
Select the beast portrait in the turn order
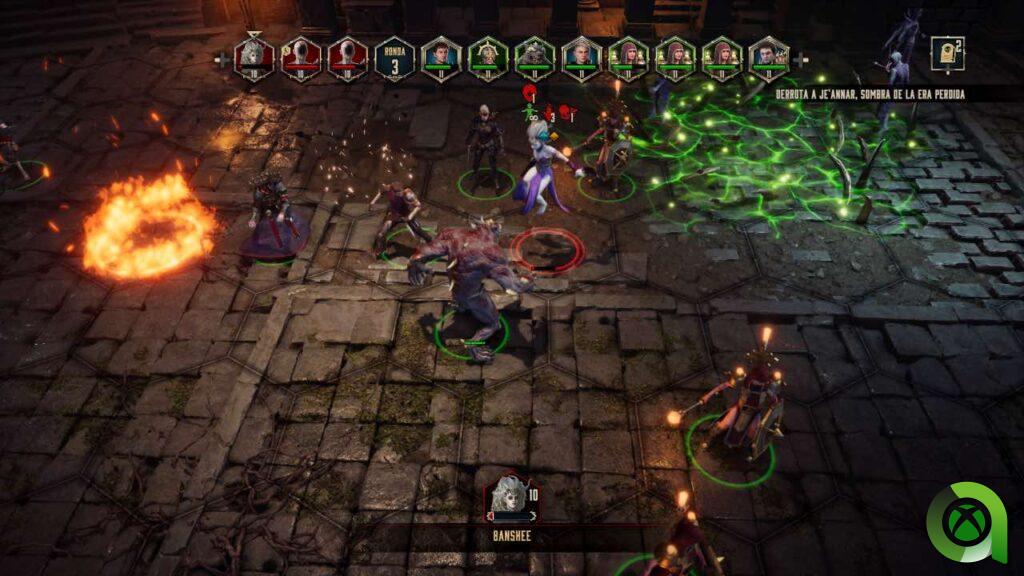[x=534, y=56]
